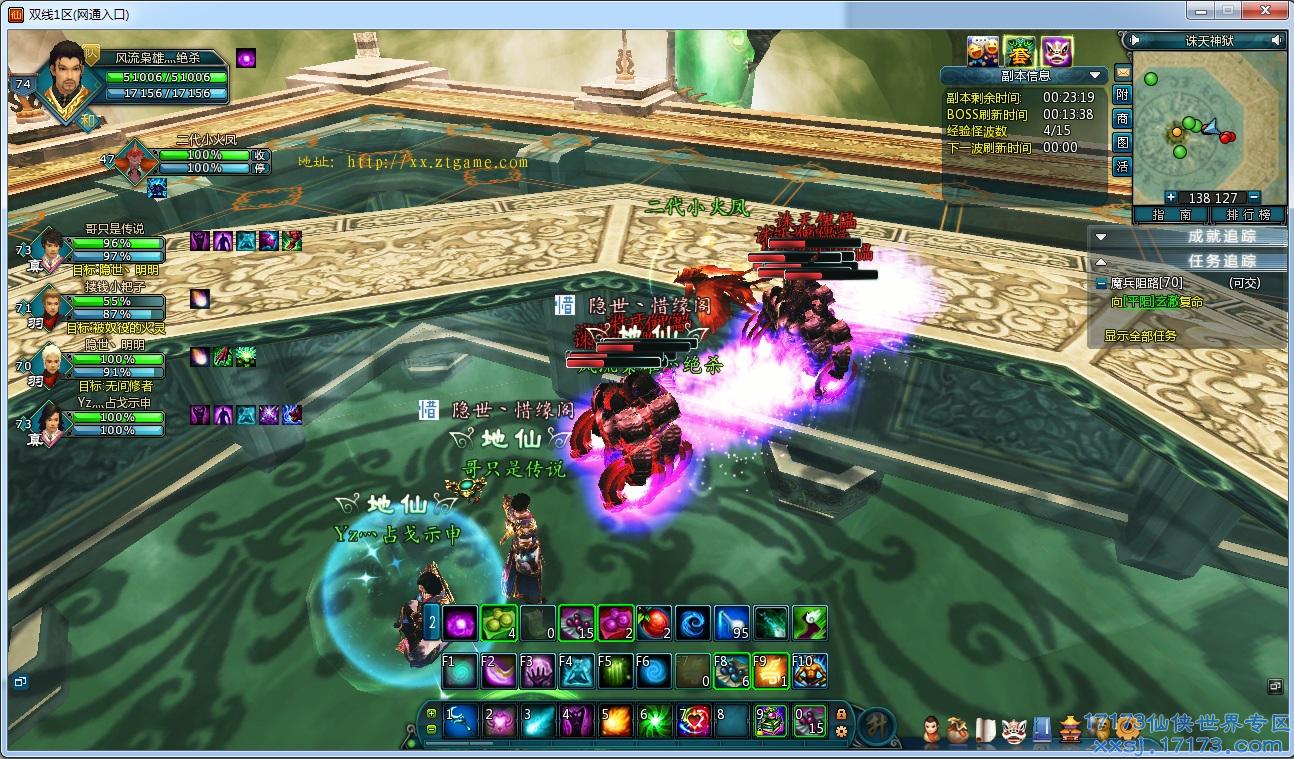Viewport: 1294px width, 759px height.
Task: Click the pet recall button 收
Action: point(259,155)
